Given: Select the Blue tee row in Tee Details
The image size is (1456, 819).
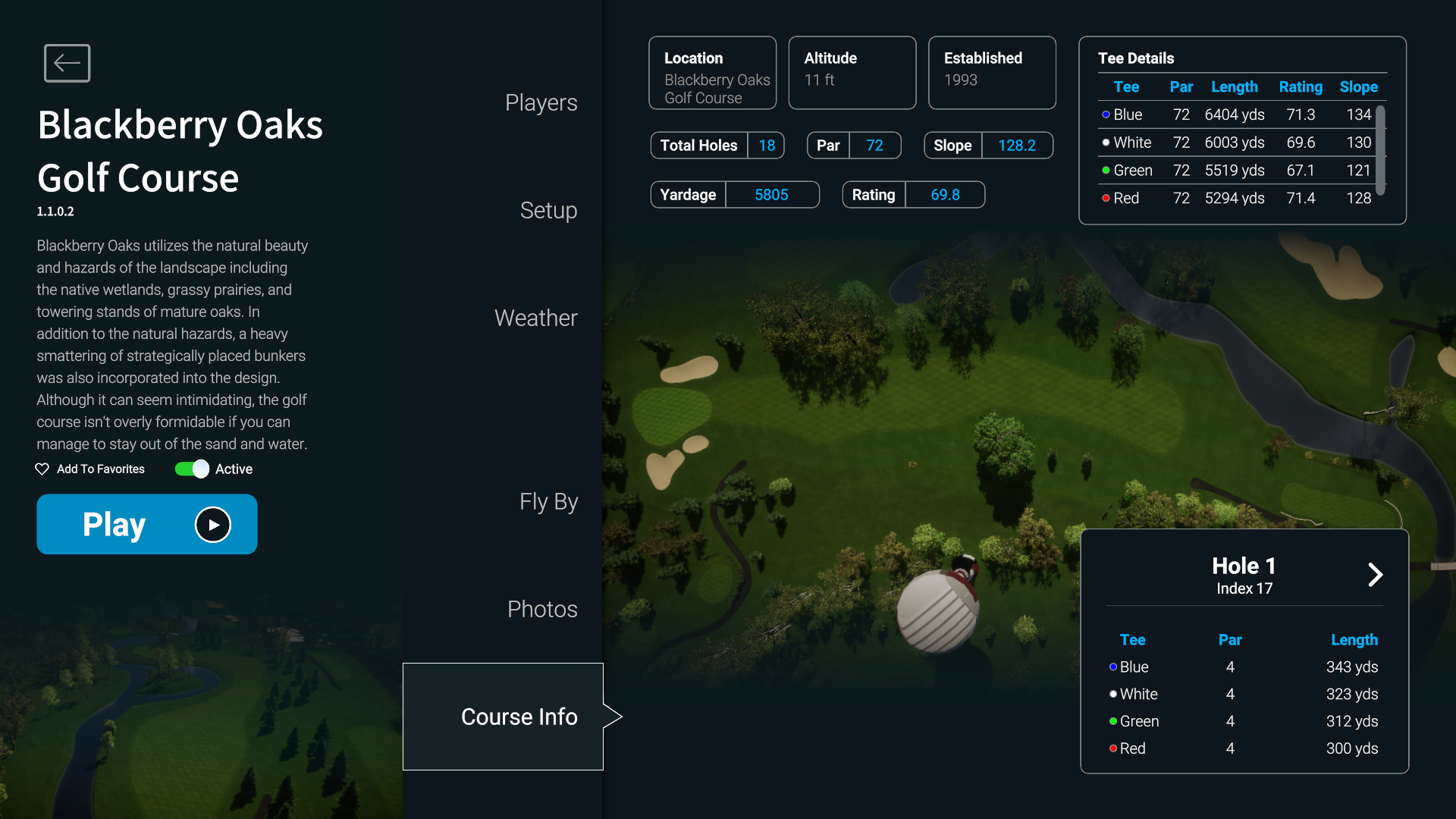Looking at the screenshot, I should [x=1236, y=115].
